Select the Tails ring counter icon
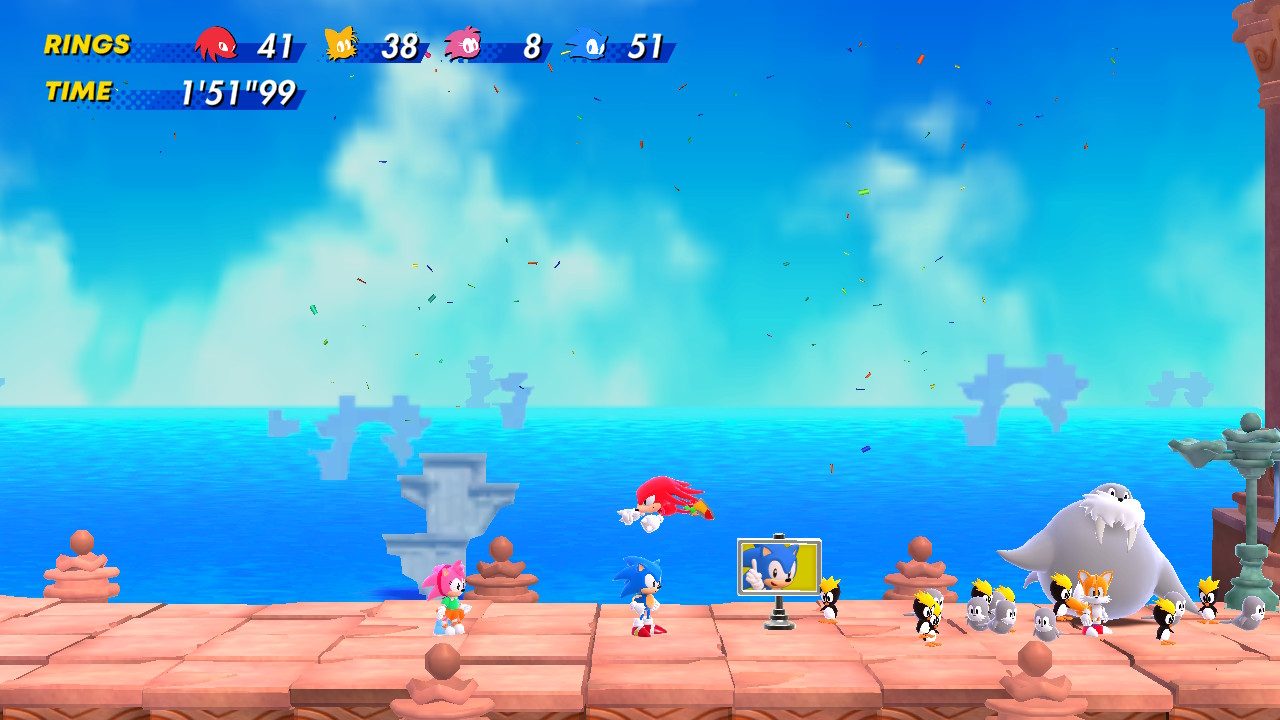The image size is (1280, 720). pyautogui.click(x=342, y=43)
